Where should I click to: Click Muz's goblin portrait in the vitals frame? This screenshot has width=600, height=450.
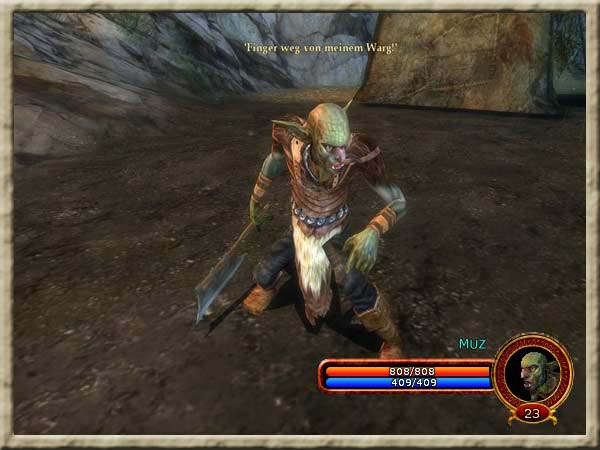(x=532, y=371)
